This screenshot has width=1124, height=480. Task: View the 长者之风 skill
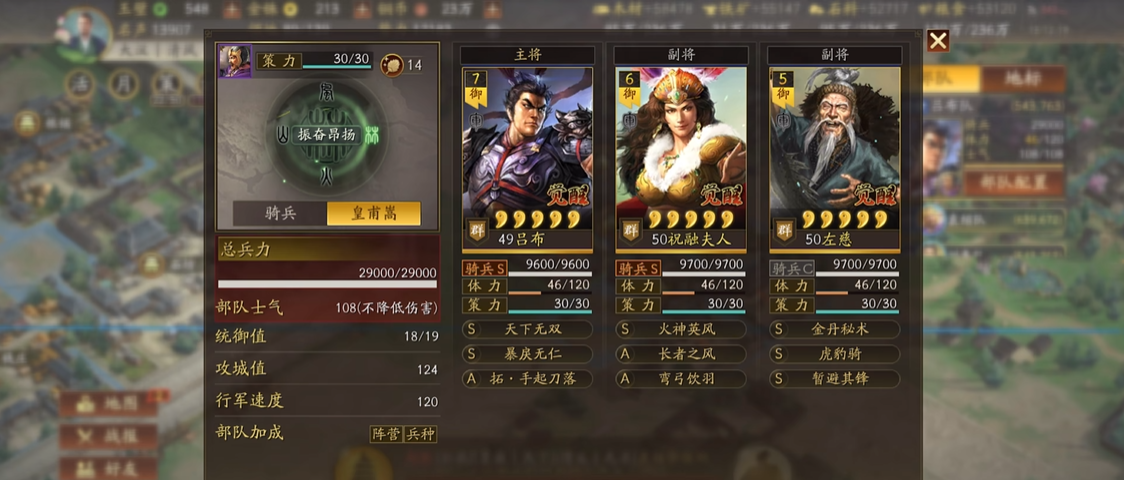[x=680, y=354]
